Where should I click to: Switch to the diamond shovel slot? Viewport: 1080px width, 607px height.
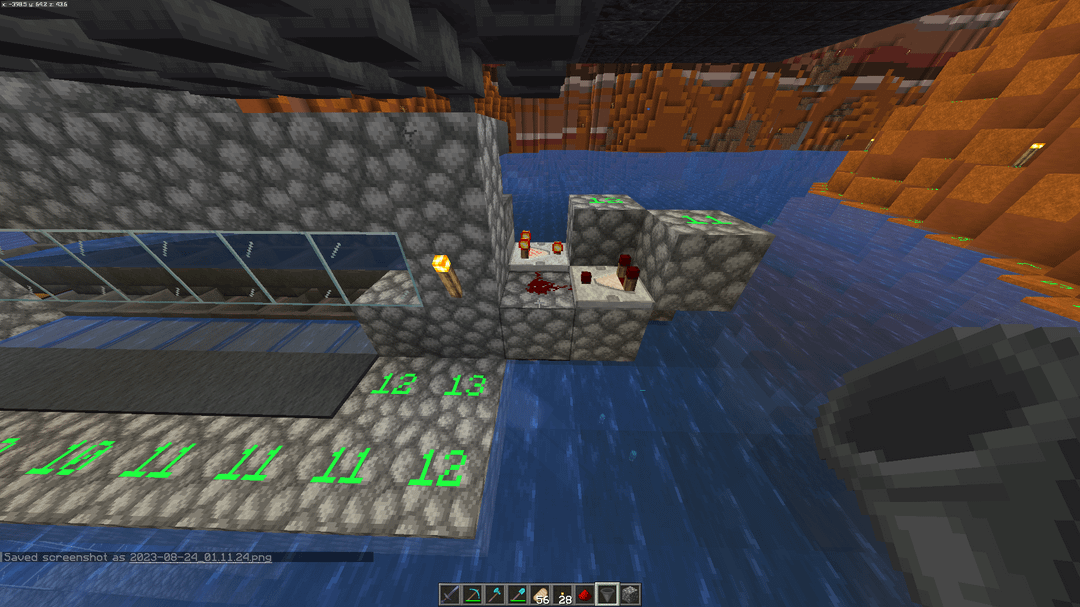[518, 595]
